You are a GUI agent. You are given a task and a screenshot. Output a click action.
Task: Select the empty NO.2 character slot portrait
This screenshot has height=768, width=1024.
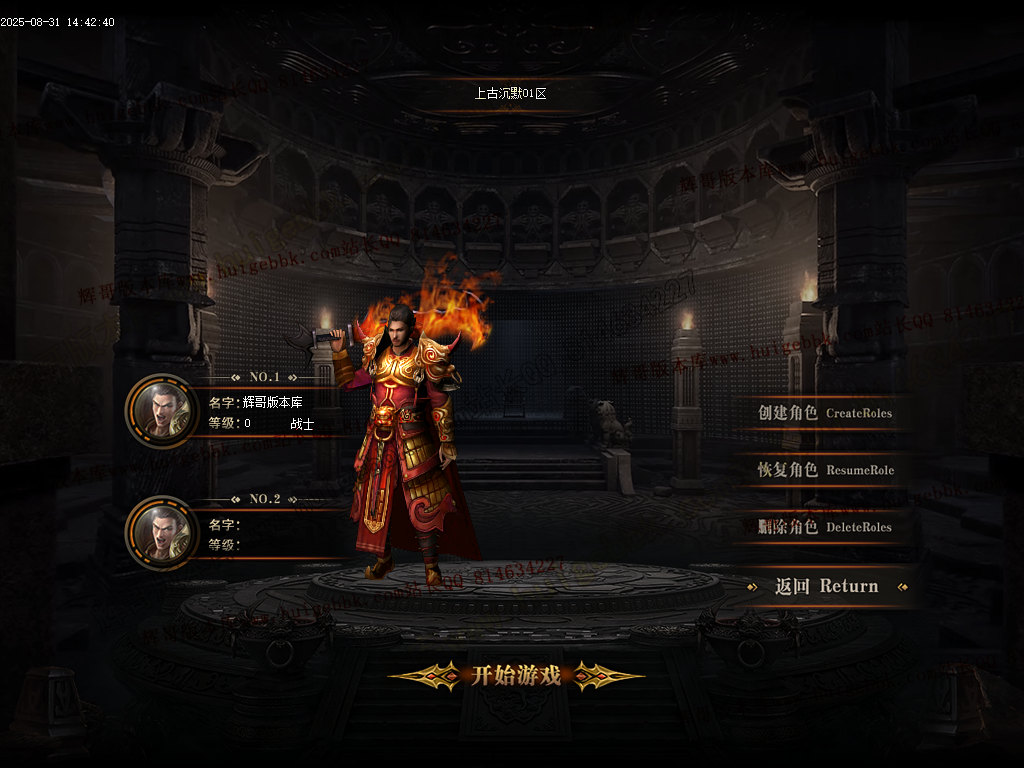tap(162, 533)
